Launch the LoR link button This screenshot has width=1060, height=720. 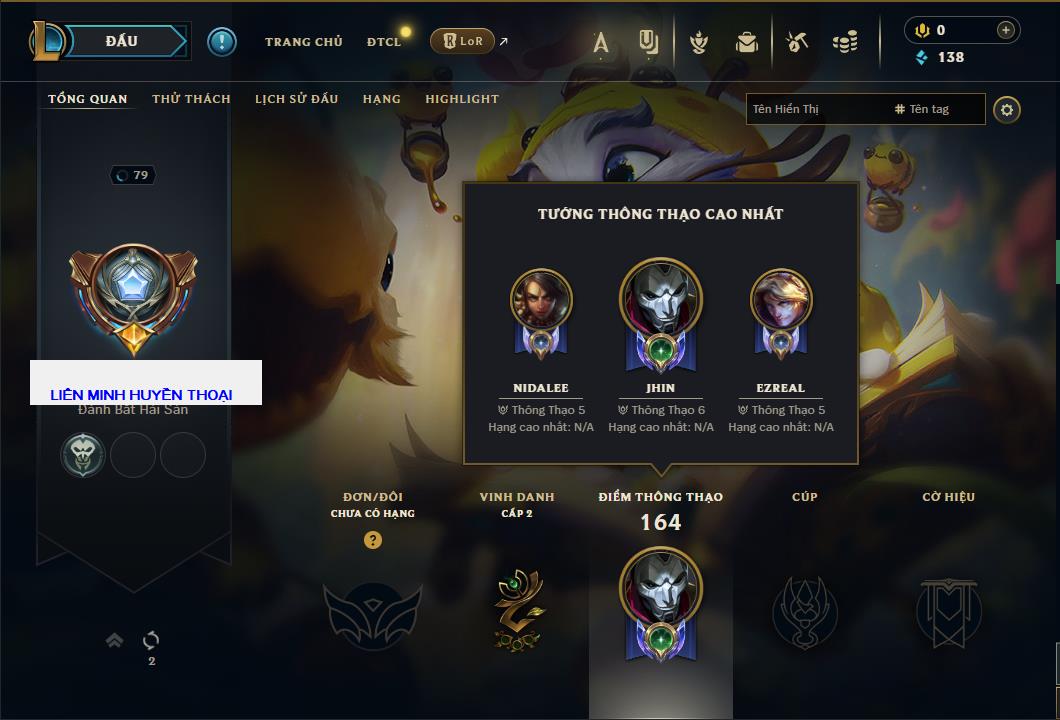pyautogui.click(x=462, y=41)
